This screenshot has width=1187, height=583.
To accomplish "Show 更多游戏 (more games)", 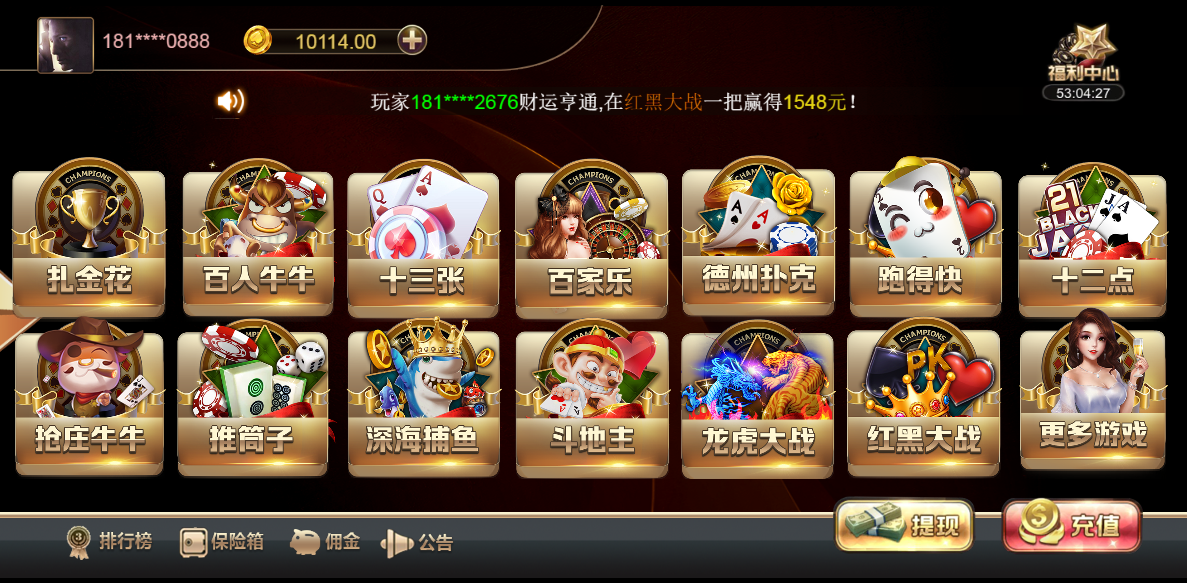I will [1092, 400].
